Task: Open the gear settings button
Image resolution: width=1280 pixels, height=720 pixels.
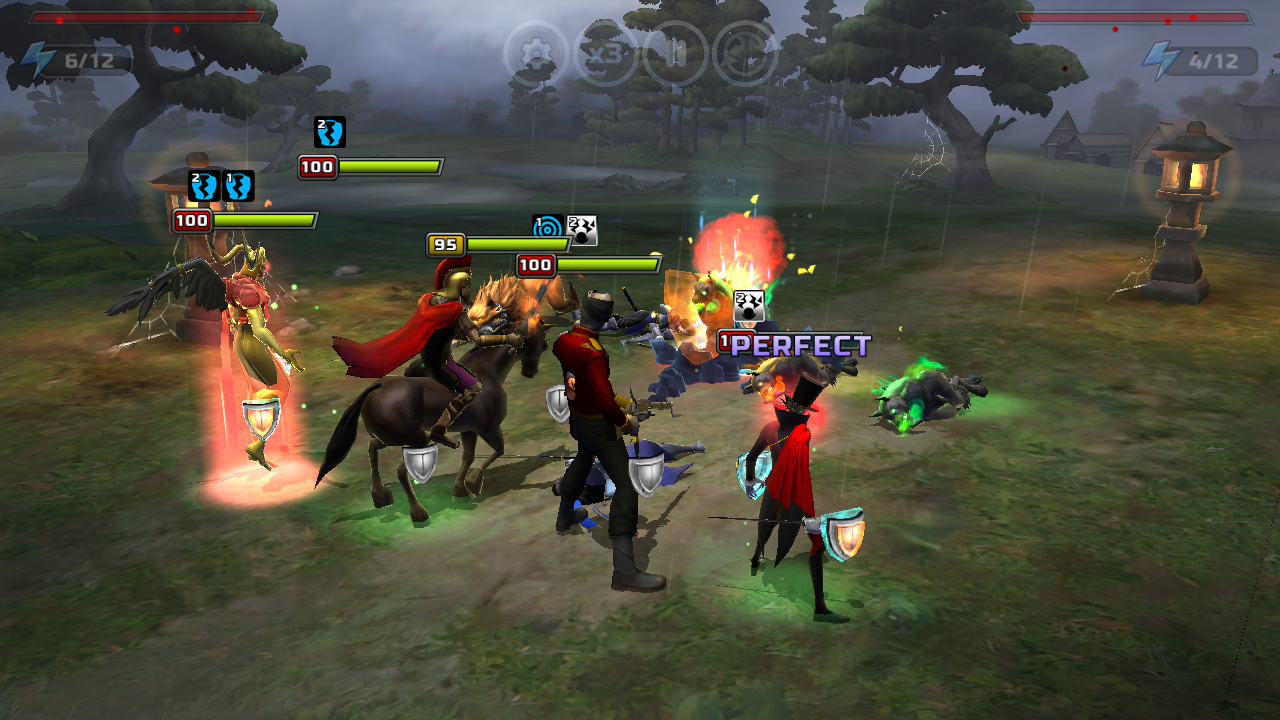Action: [x=537, y=53]
